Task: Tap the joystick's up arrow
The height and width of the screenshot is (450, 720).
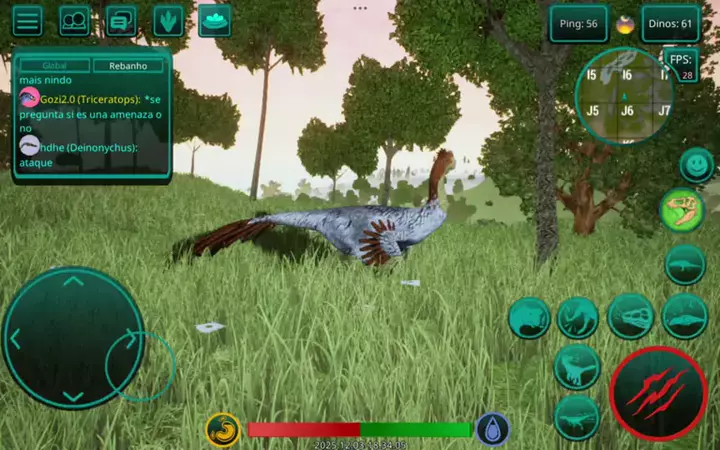Action: pos(73,282)
